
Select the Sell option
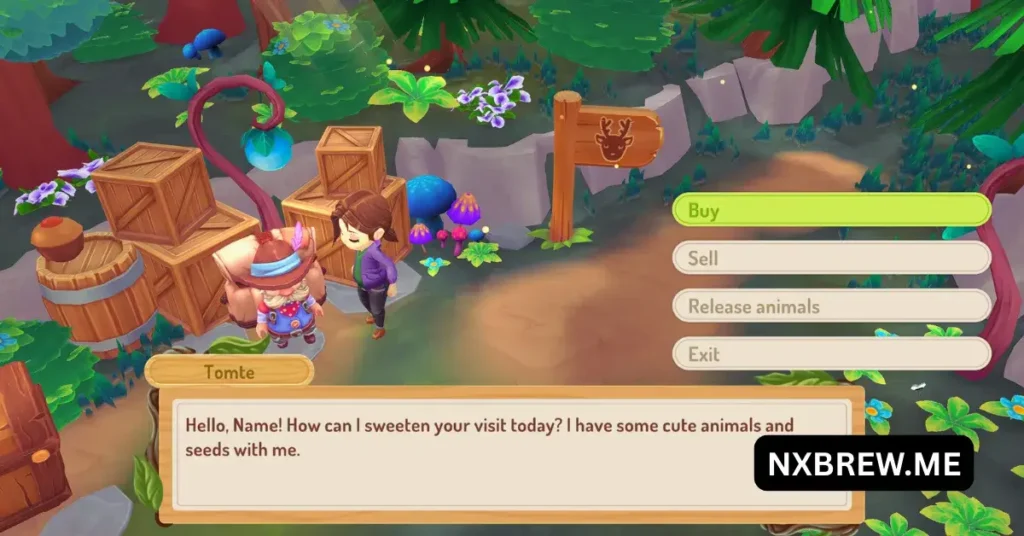(x=830, y=258)
